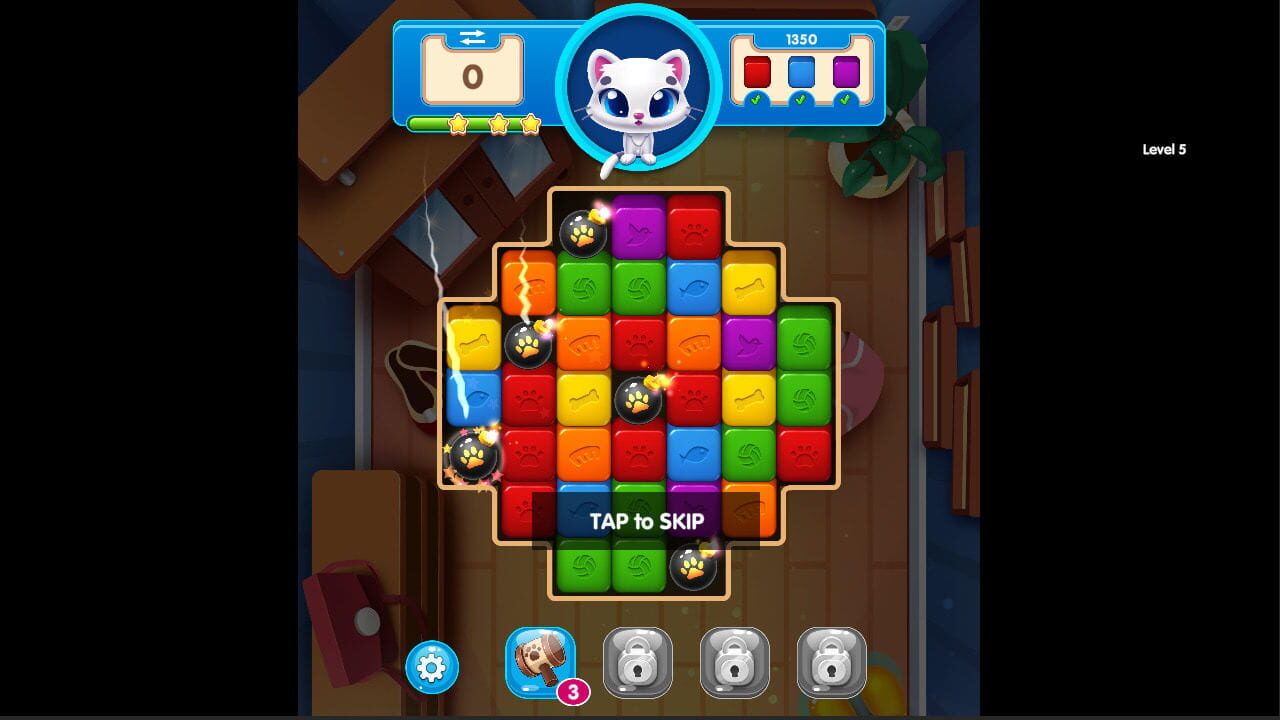Click the three-star progress bar
Screen dimensions: 1280x720
point(472,125)
